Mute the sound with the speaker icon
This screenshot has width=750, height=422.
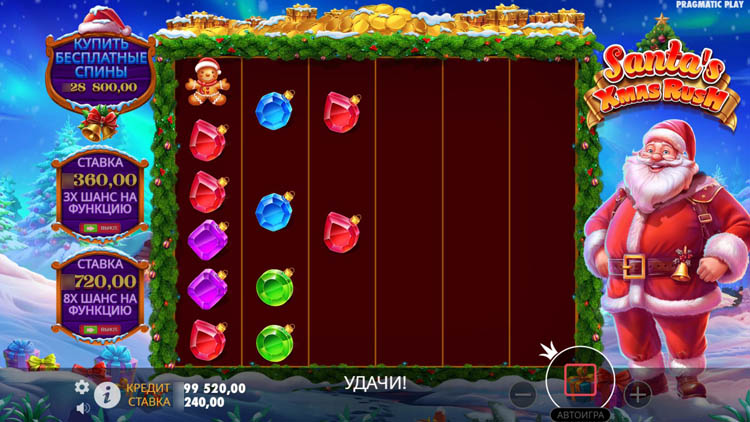pyautogui.click(x=83, y=407)
